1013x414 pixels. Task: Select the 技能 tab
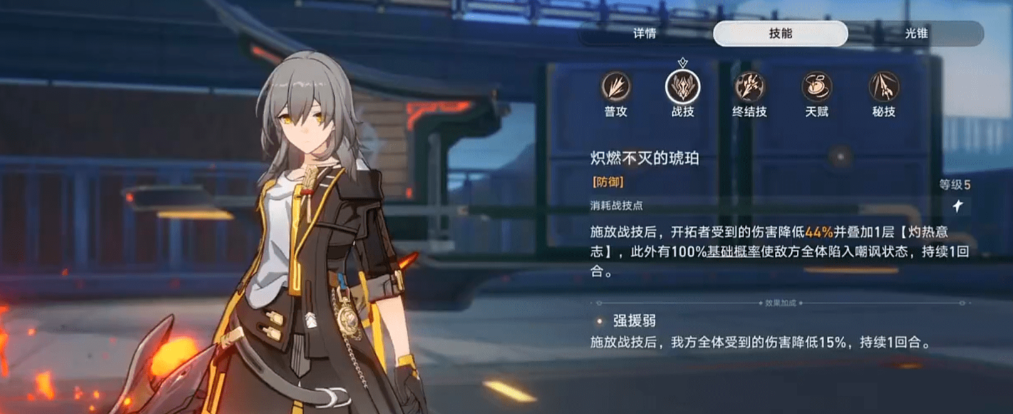pyautogui.click(x=780, y=33)
